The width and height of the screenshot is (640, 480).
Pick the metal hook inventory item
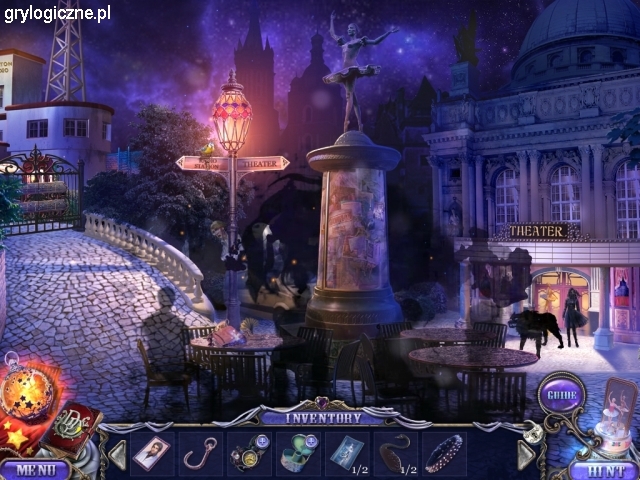(199, 452)
